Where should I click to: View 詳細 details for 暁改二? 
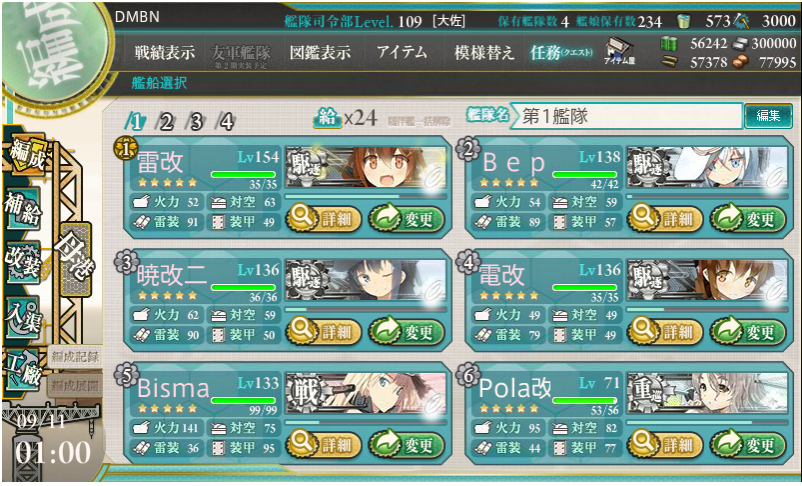click(x=320, y=331)
